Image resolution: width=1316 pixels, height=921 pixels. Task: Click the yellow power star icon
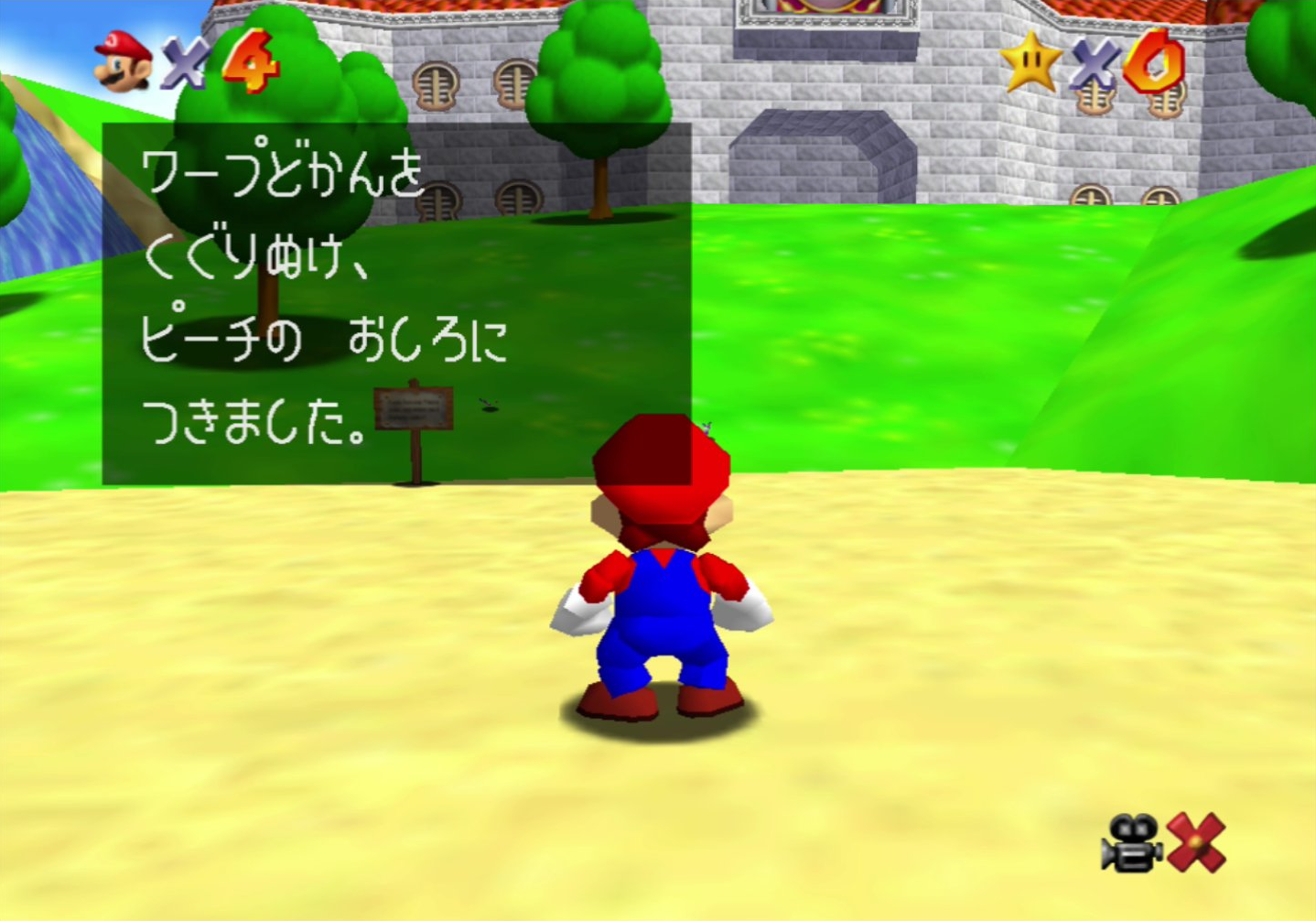pos(1030,60)
